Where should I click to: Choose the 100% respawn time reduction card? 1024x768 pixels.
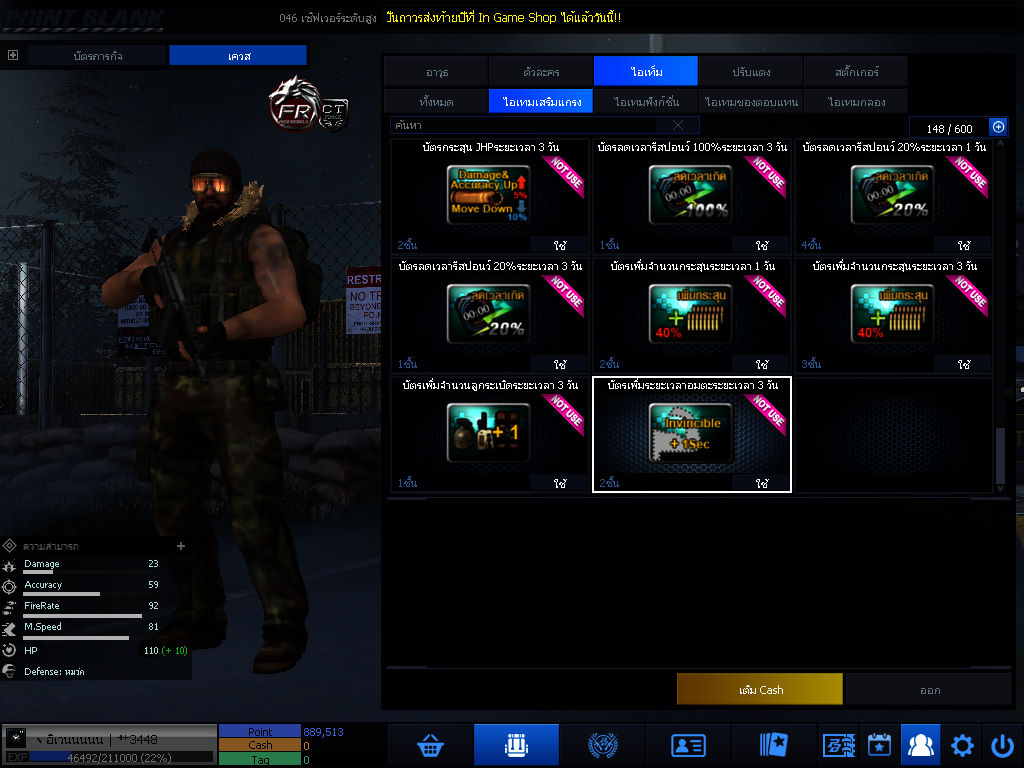(x=691, y=194)
